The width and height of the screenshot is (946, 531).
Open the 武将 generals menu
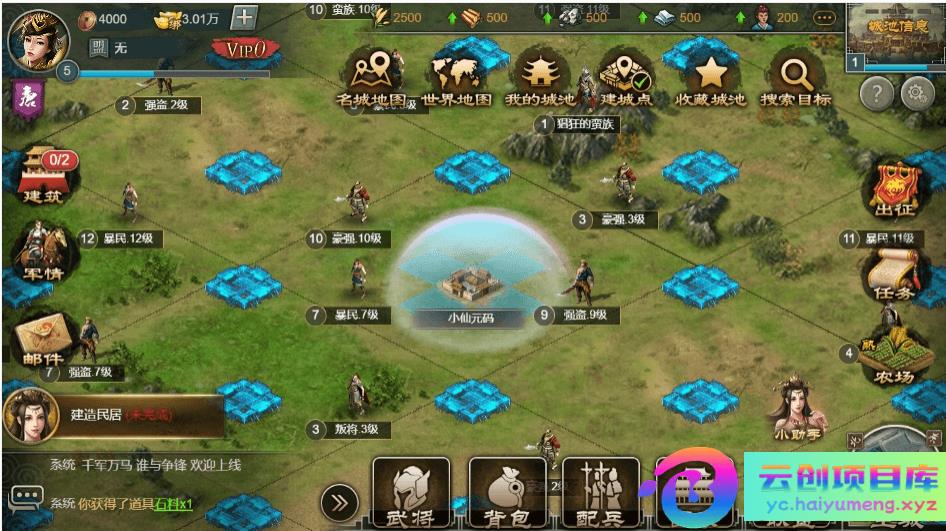coord(410,494)
